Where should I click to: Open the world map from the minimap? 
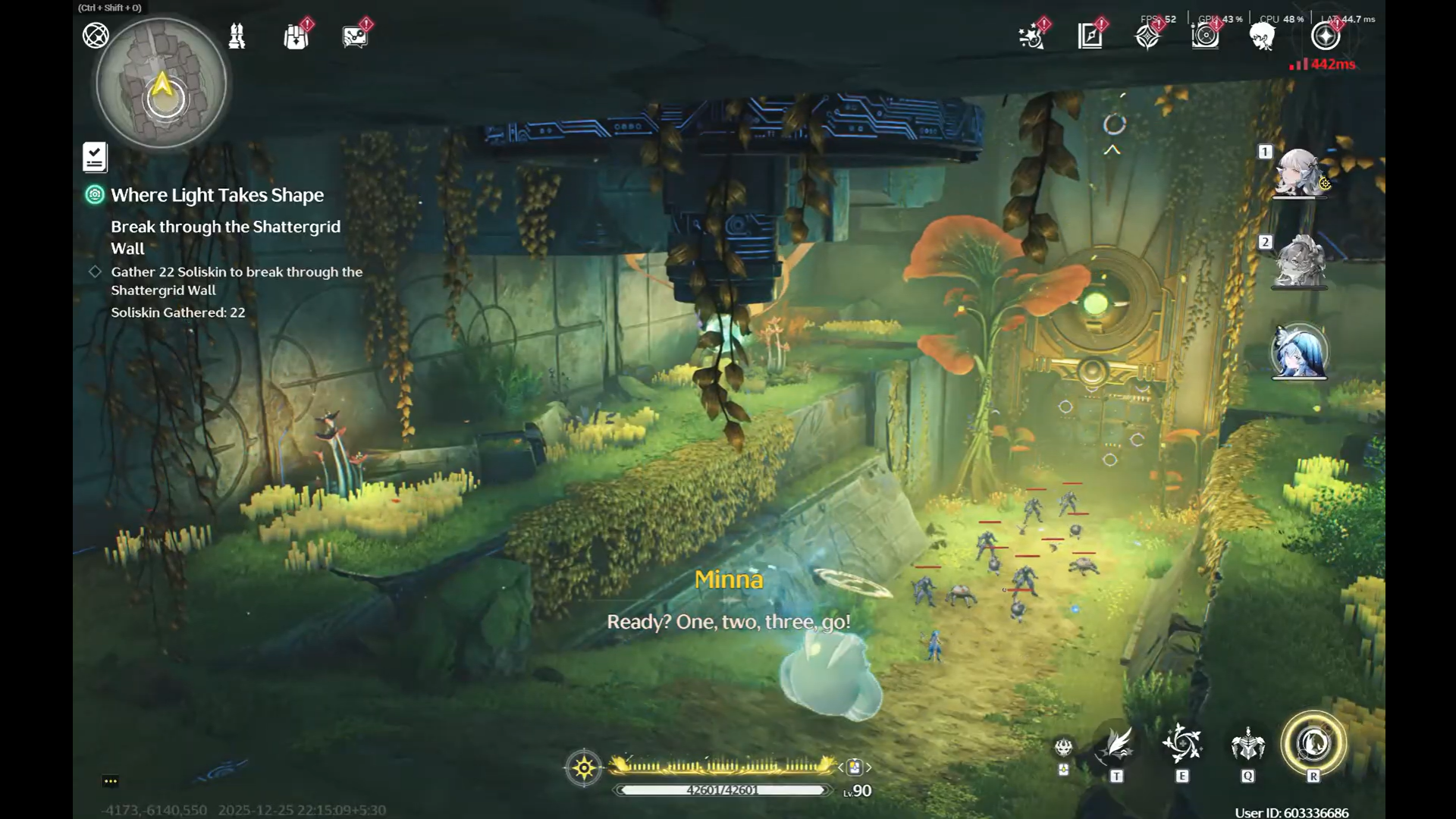coord(162,83)
